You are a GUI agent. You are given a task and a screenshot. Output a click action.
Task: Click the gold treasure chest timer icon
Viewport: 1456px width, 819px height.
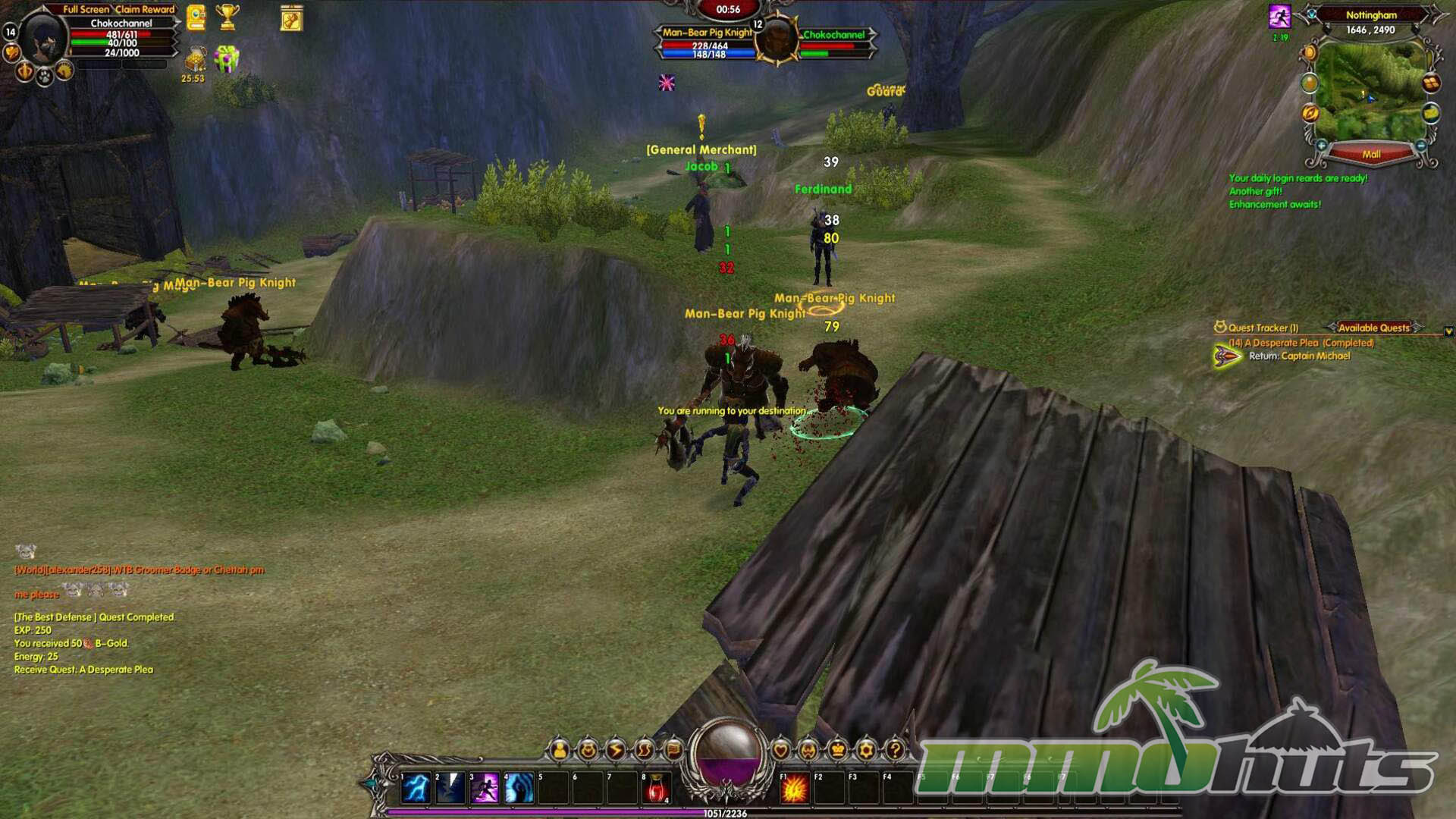coord(195,59)
